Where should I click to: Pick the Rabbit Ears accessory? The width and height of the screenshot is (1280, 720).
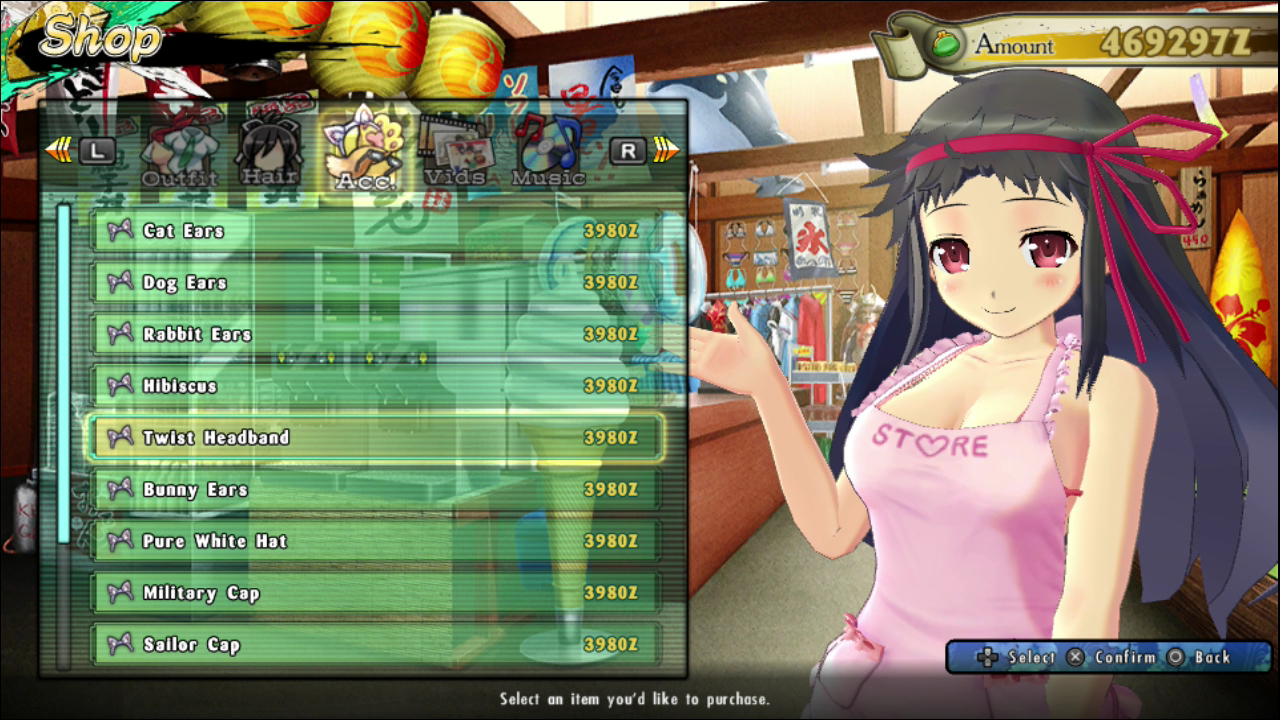375,334
